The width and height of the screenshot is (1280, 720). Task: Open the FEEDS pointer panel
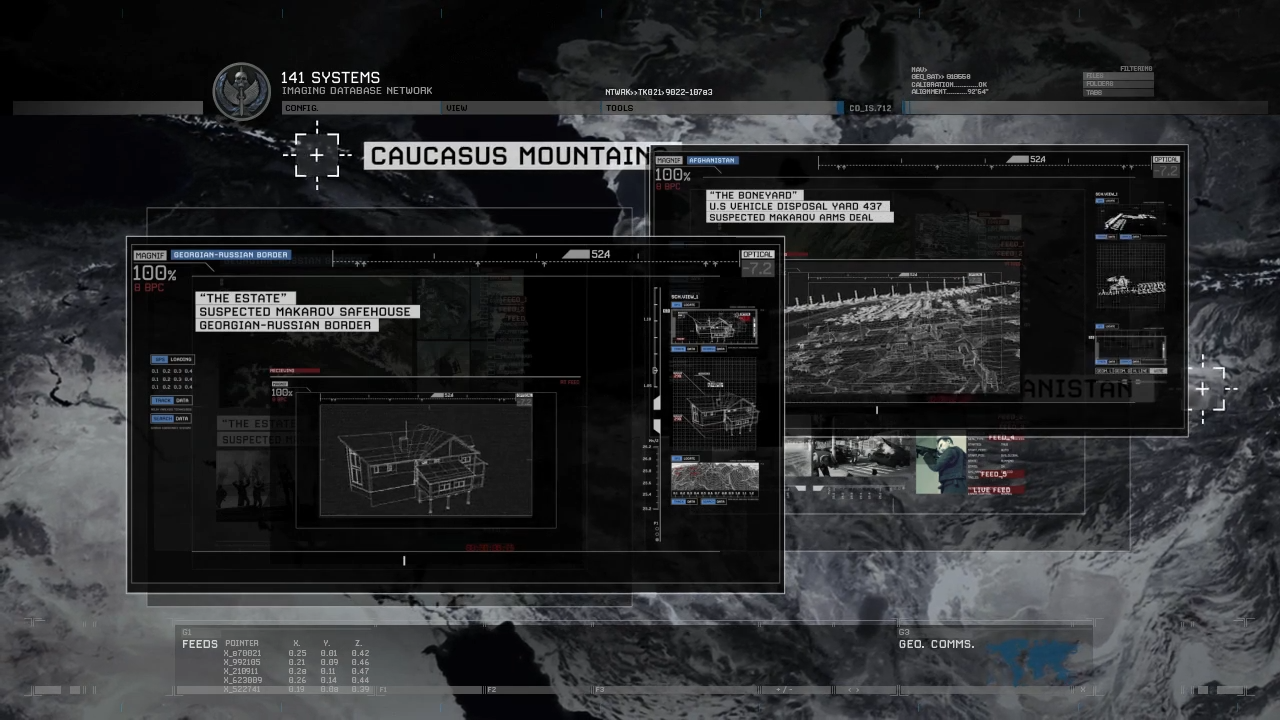199,644
